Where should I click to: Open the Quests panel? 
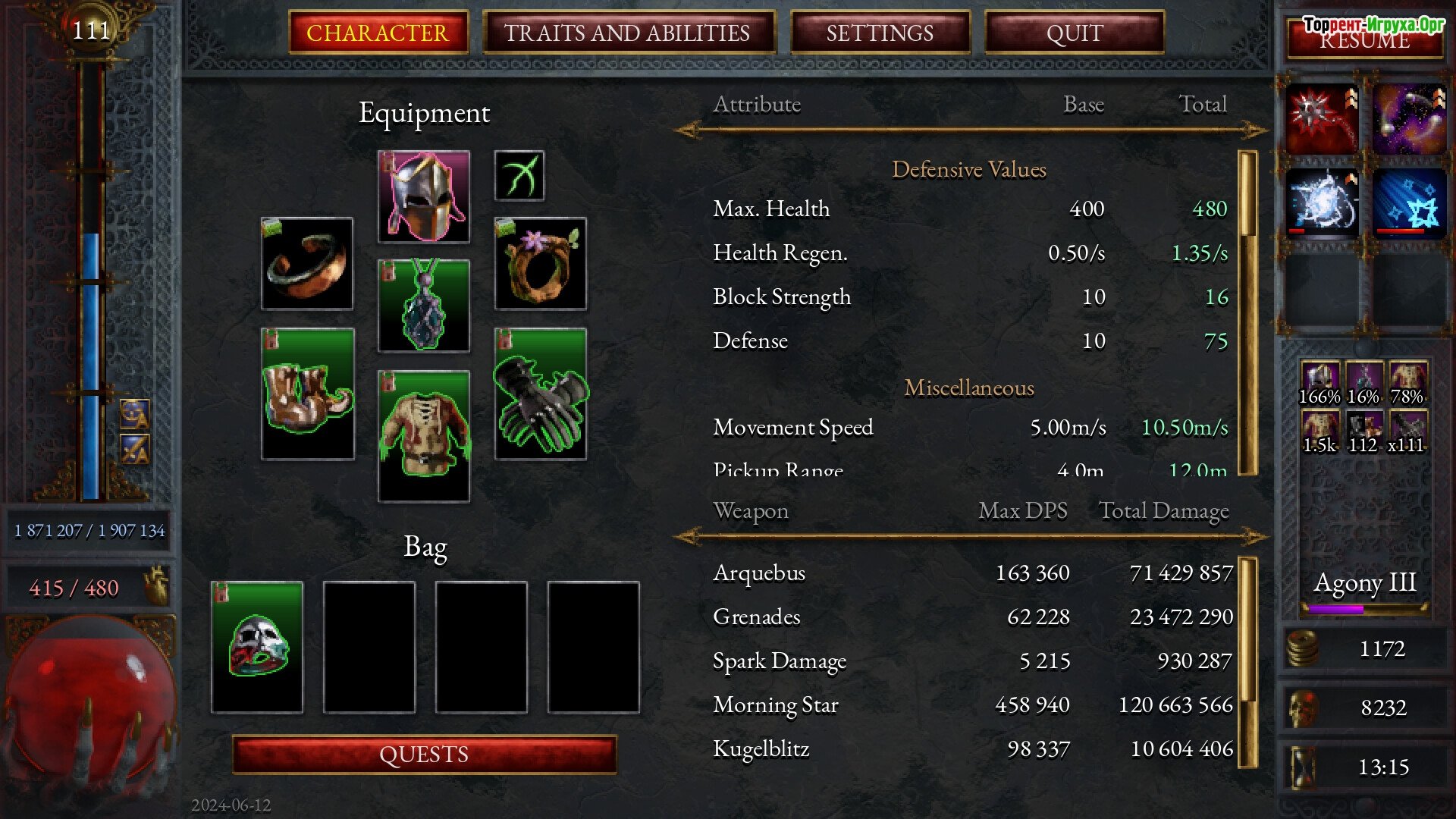(424, 755)
